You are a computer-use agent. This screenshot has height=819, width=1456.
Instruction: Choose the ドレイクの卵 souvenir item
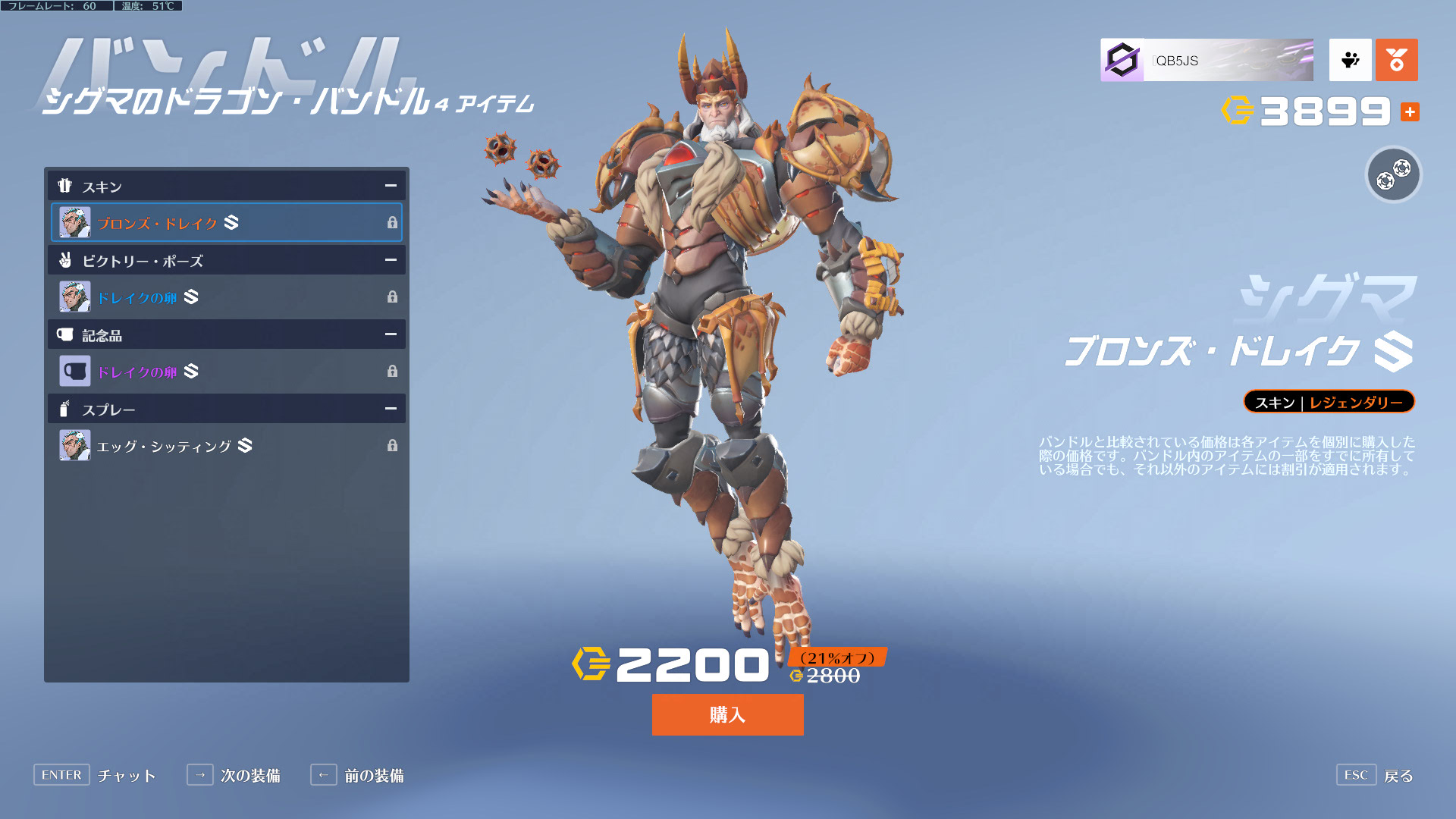pyautogui.click(x=226, y=372)
